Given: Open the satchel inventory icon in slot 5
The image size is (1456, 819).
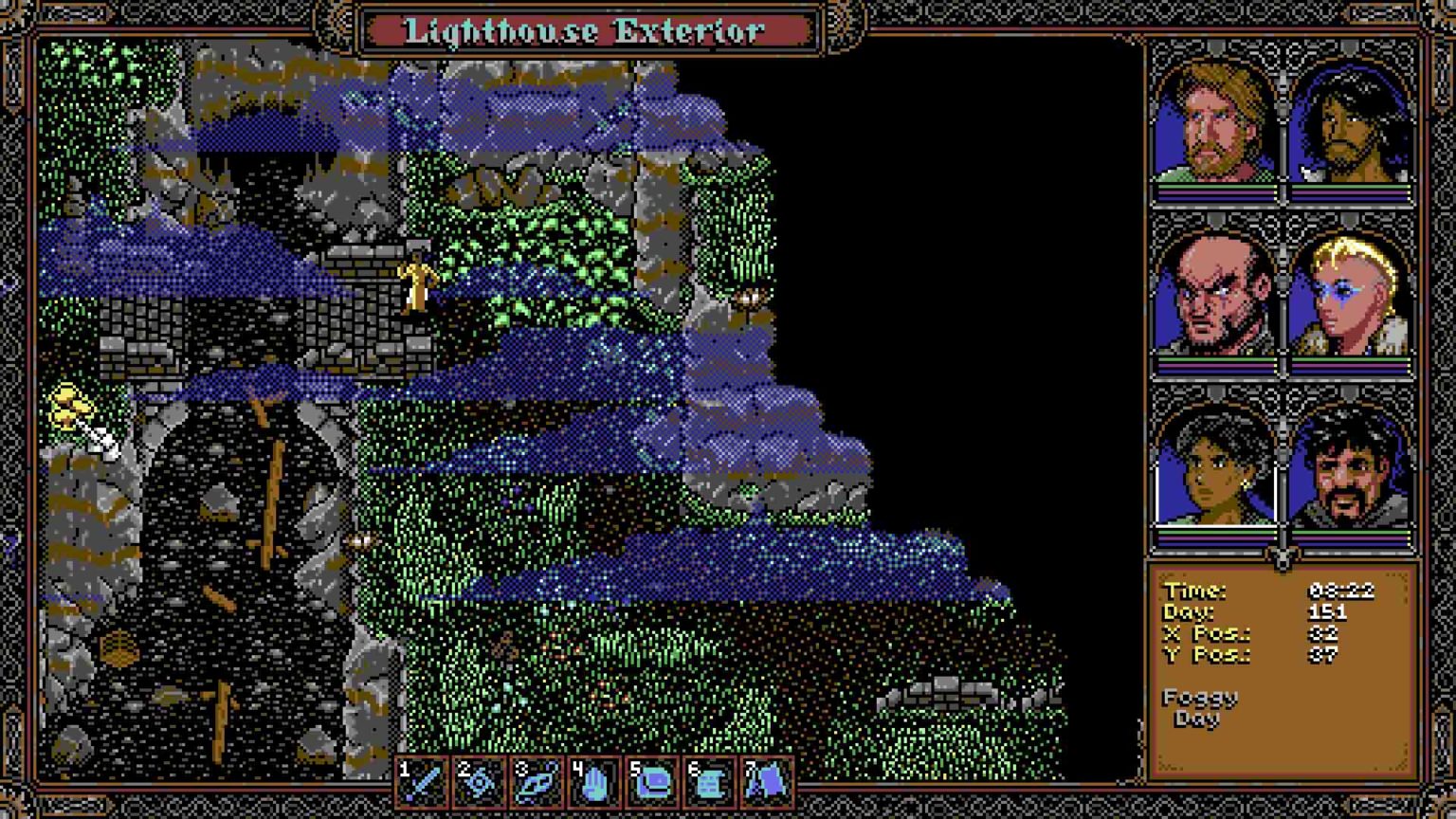Looking at the screenshot, I should [x=650, y=783].
